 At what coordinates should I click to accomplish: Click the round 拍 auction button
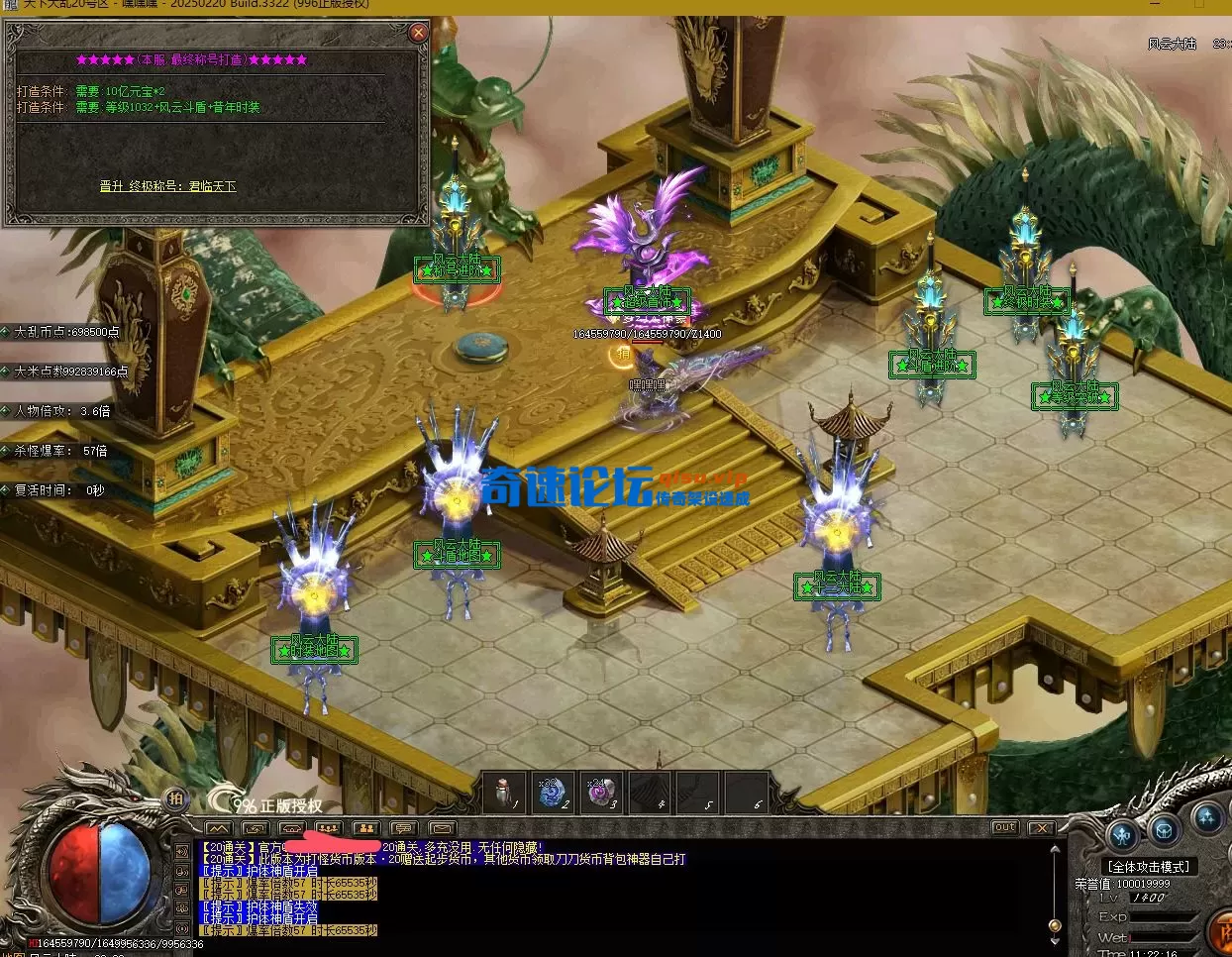[x=175, y=798]
